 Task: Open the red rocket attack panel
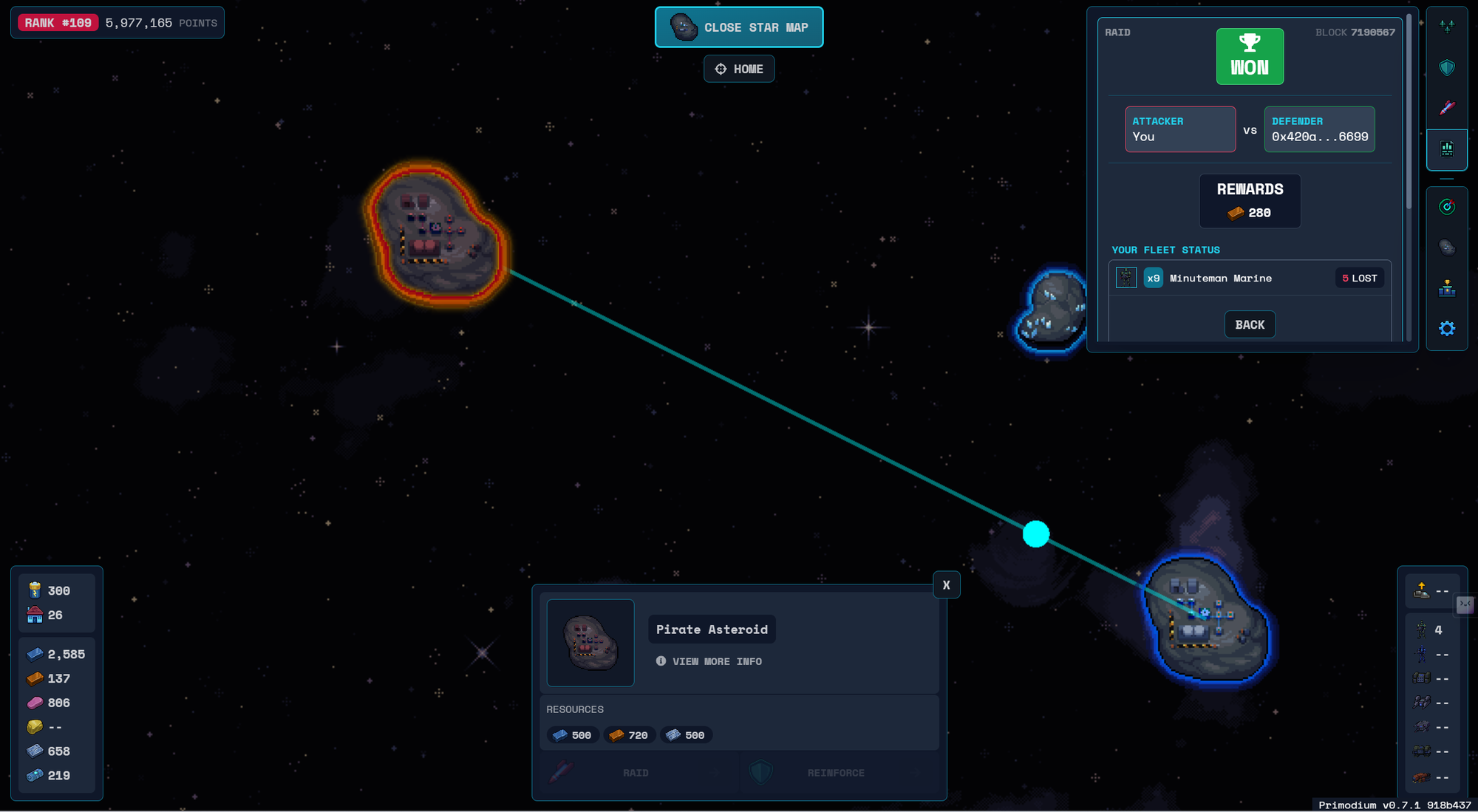pos(1446,108)
